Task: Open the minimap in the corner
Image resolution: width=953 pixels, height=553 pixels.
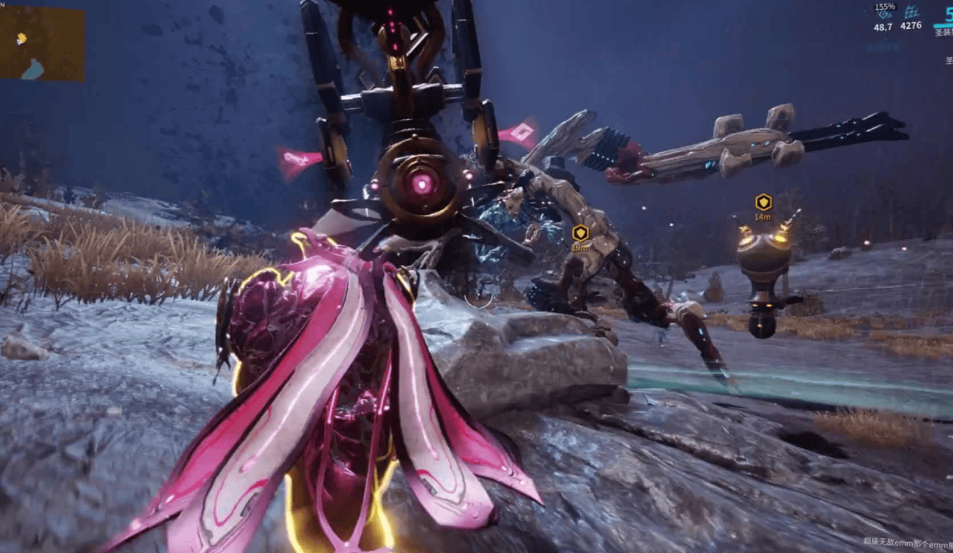Action: tap(42, 44)
